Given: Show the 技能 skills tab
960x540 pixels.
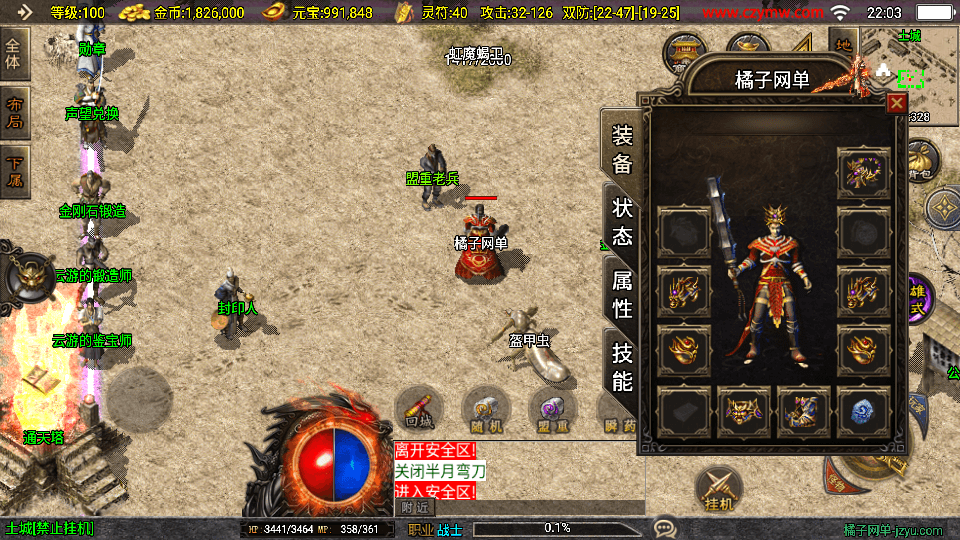Looking at the screenshot, I should coord(622,366).
